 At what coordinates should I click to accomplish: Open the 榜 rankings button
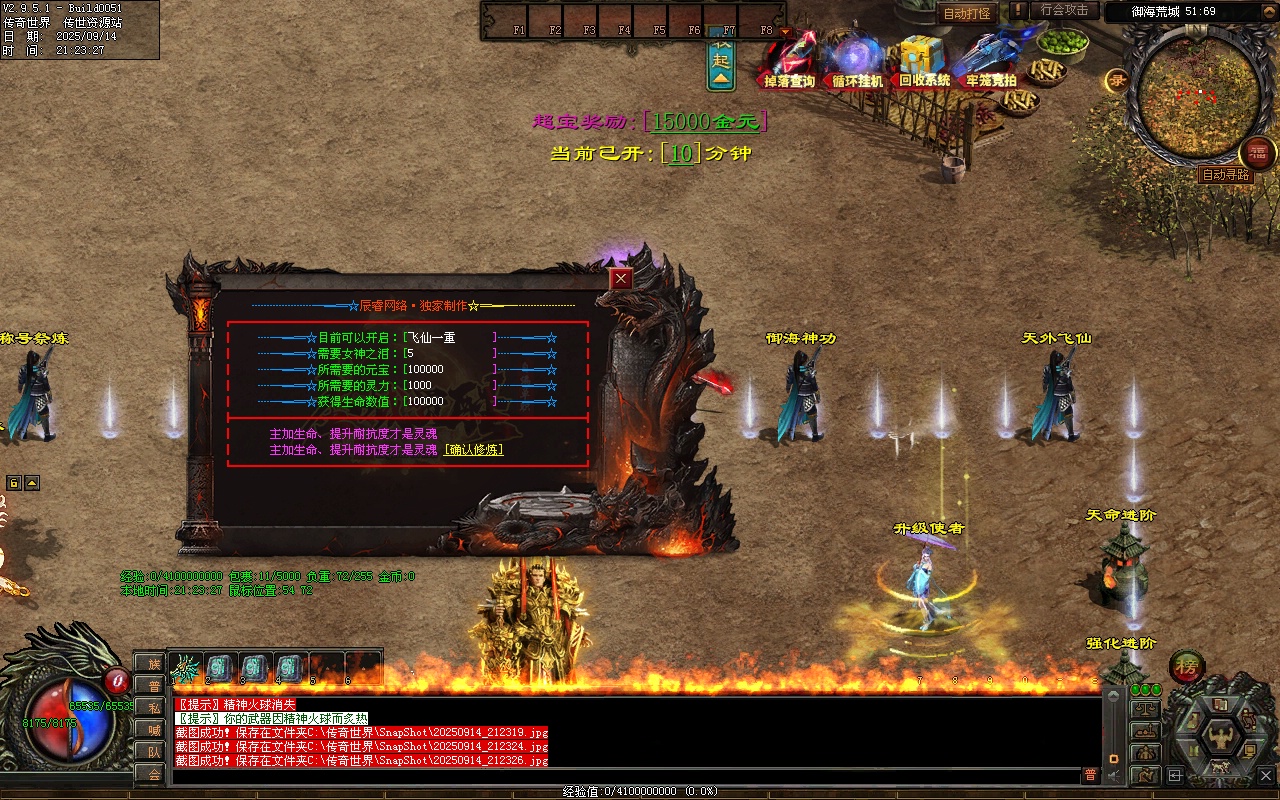pos(1187,666)
